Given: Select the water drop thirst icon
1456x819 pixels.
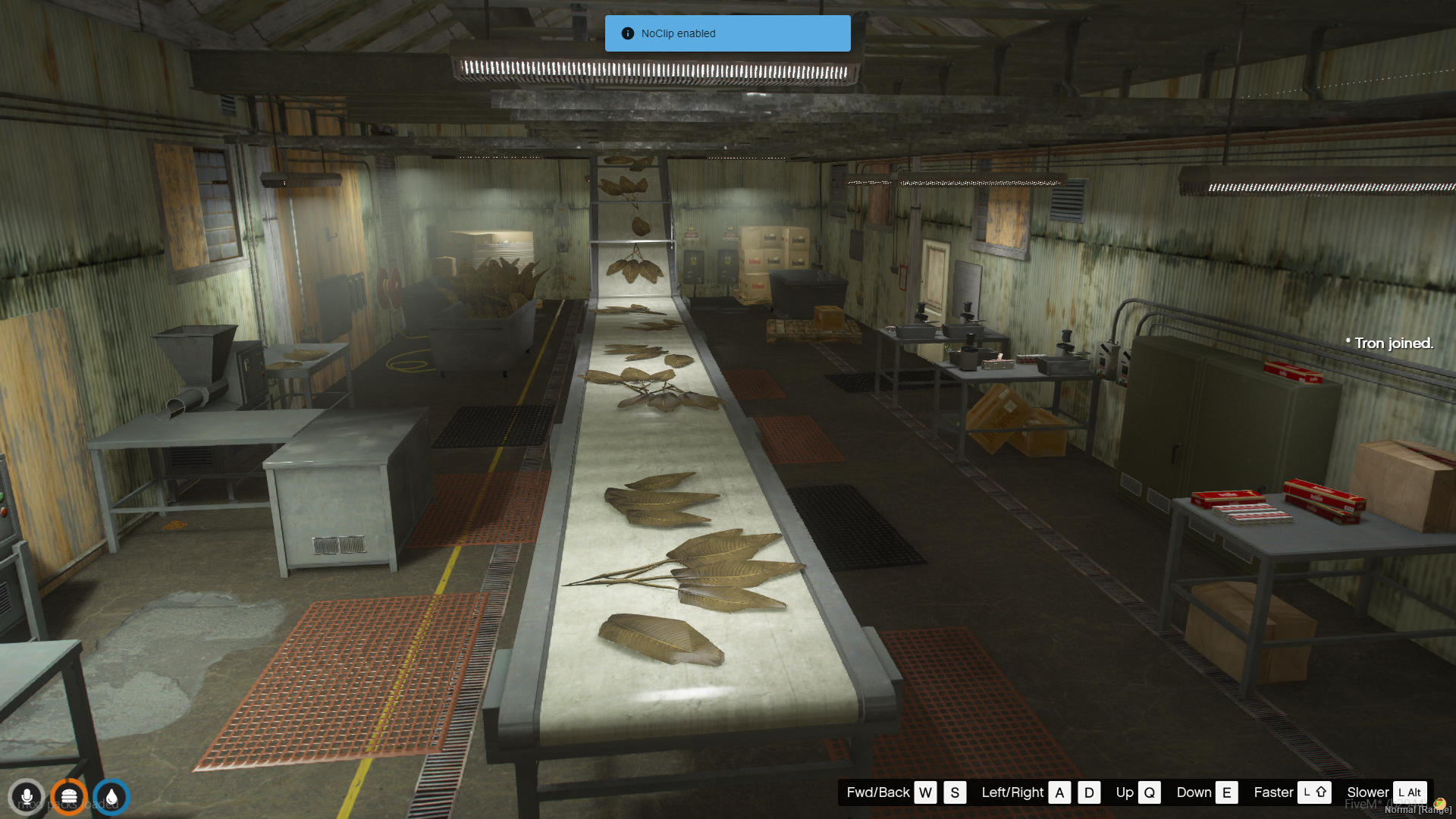Looking at the screenshot, I should tap(111, 797).
